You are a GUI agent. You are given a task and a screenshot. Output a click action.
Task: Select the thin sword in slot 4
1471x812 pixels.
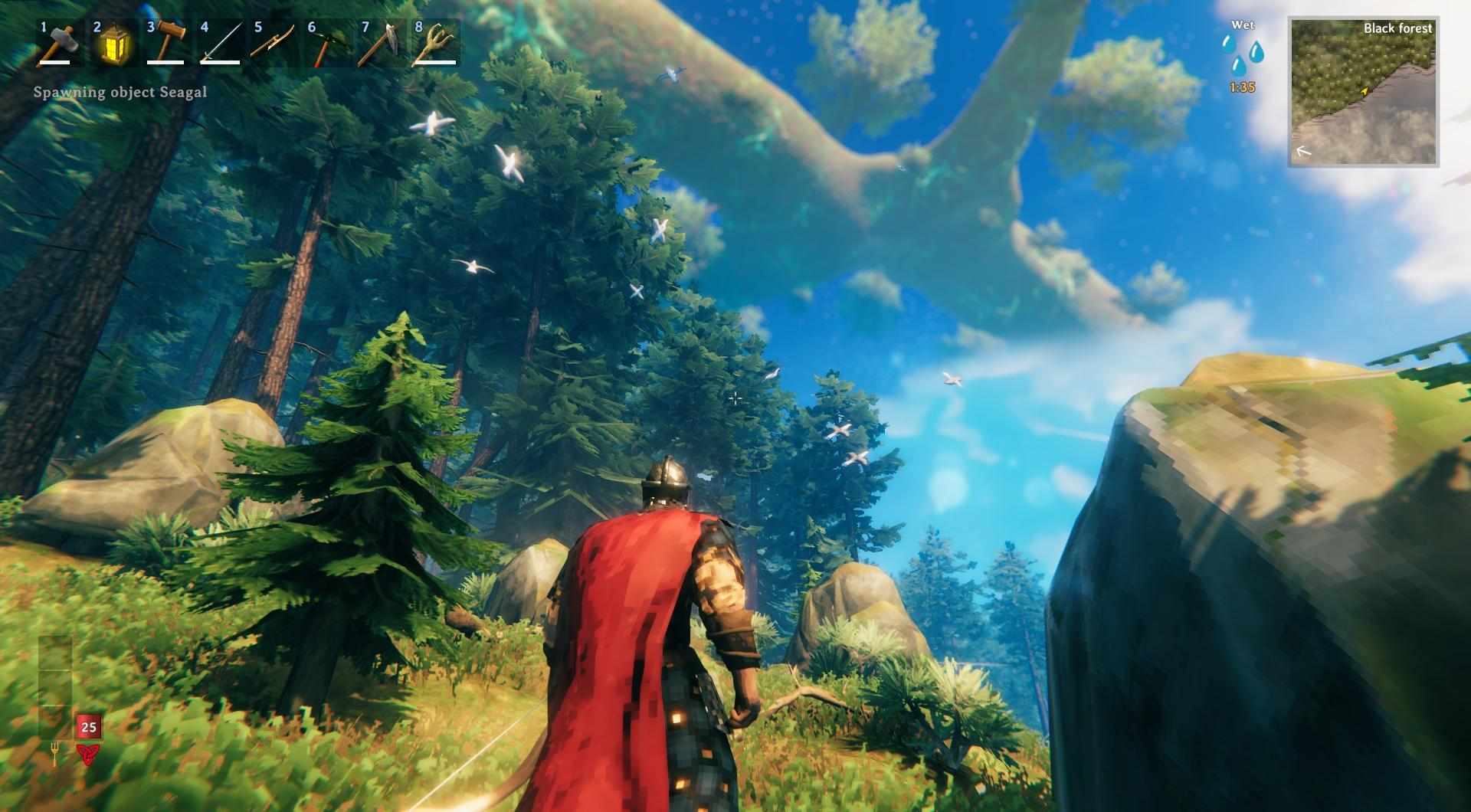[219, 43]
